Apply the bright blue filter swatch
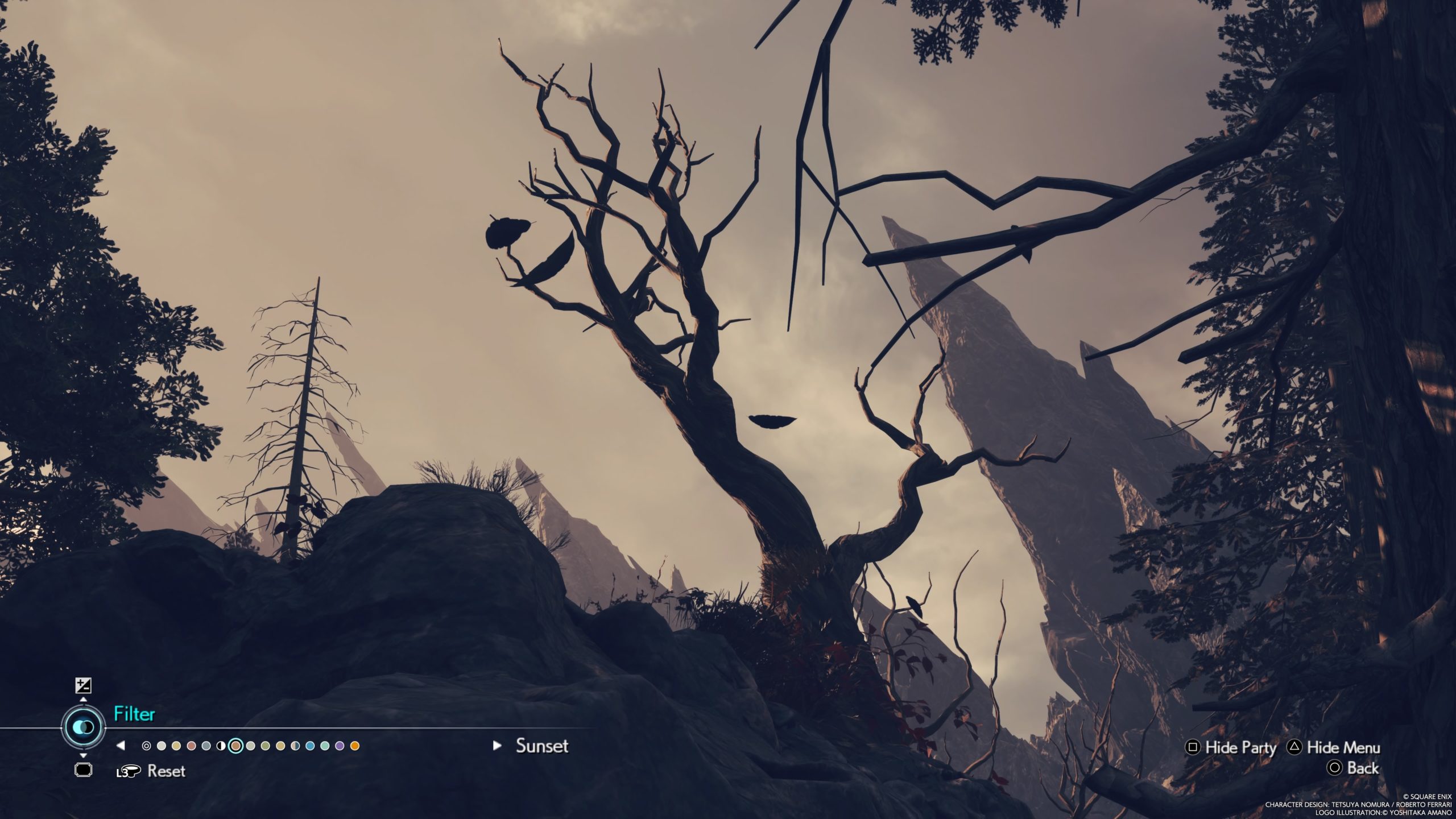 click(x=310, y=746)
